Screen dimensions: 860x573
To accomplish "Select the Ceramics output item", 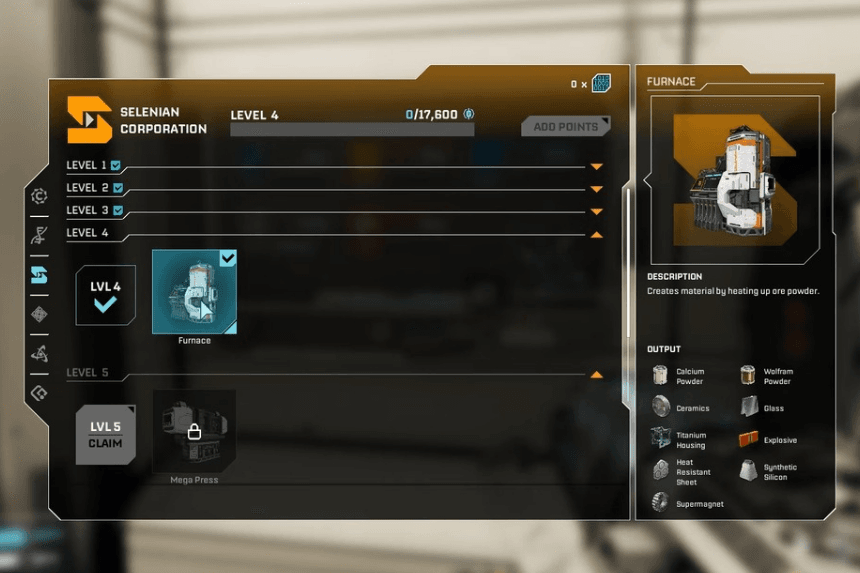I will (x=680, y=407).
